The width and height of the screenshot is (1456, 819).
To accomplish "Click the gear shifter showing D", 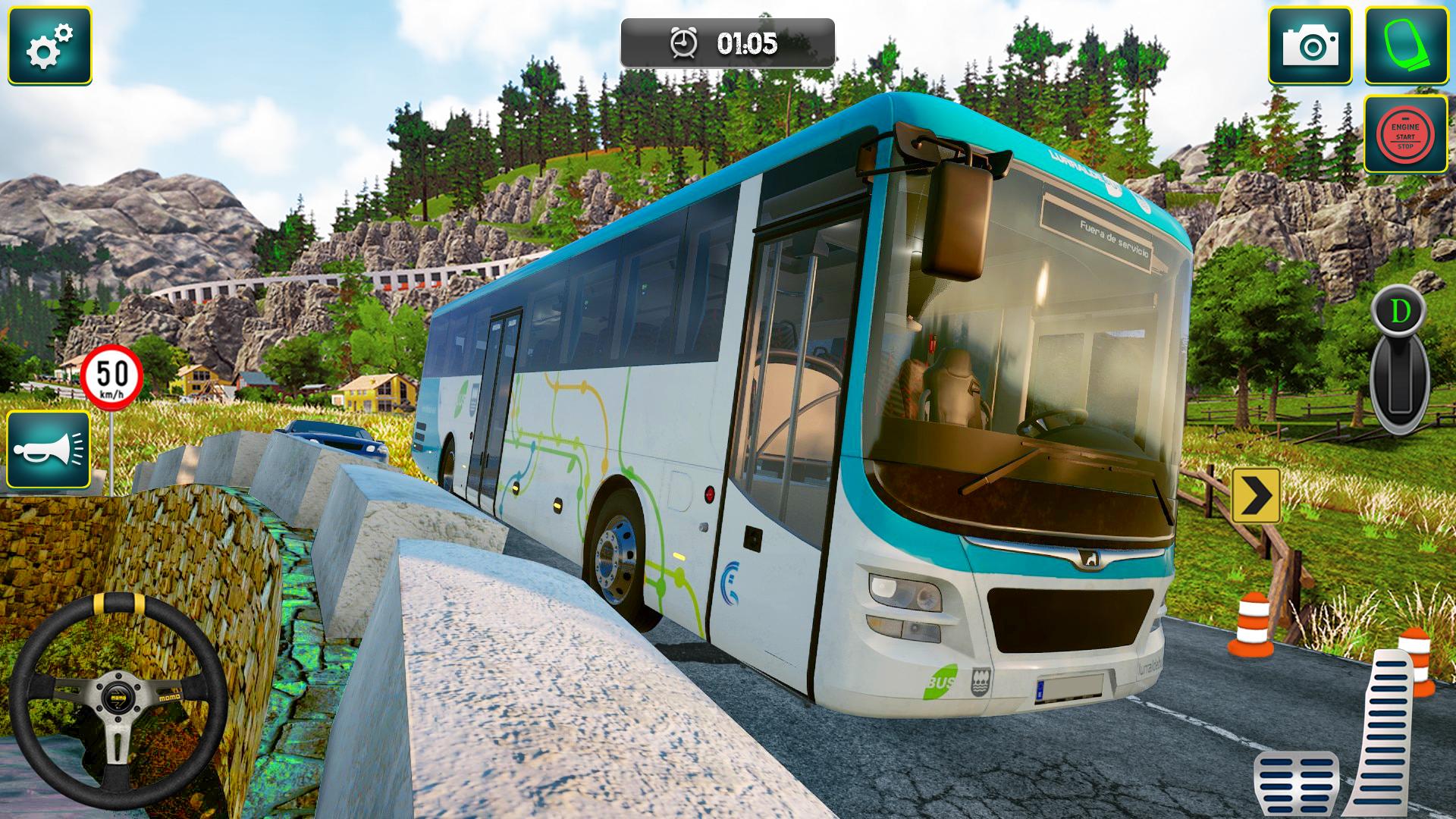I will (x=1399, y=360).
